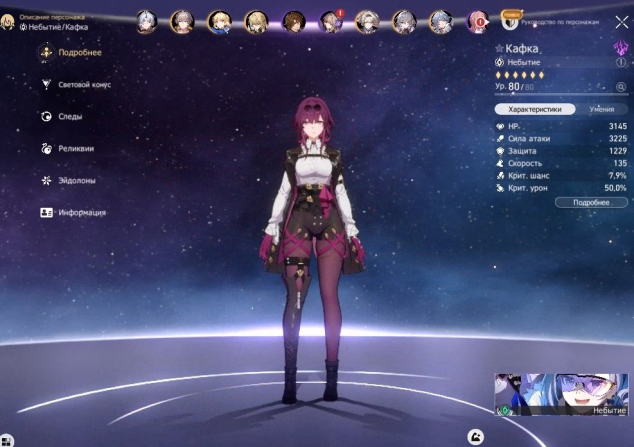Open the Реликвии menu
Viewport: 634px width, 447px height.
74,149
